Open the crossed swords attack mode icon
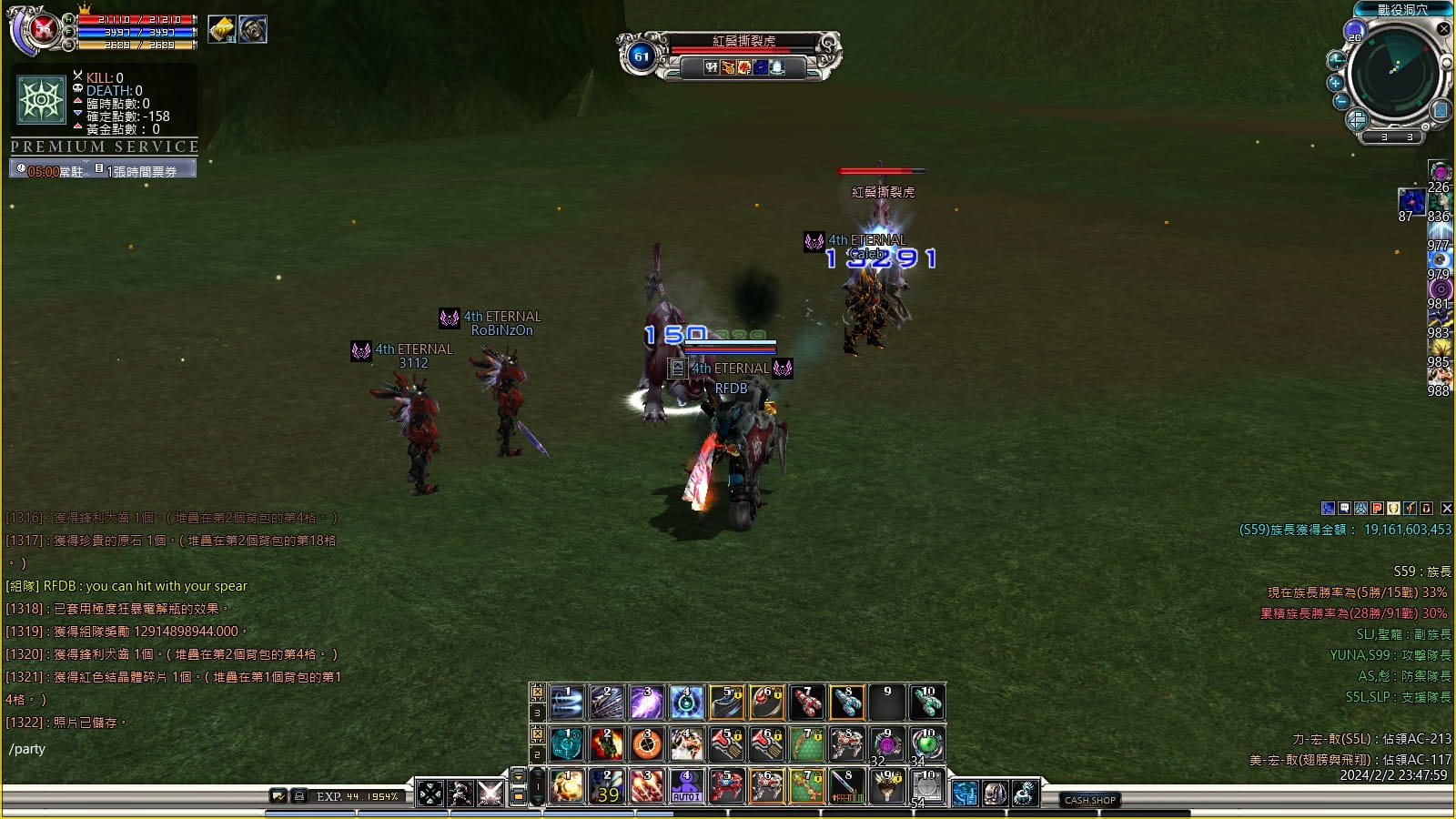Viewport: 1456px width, 819px height. (x=490, y=794)
